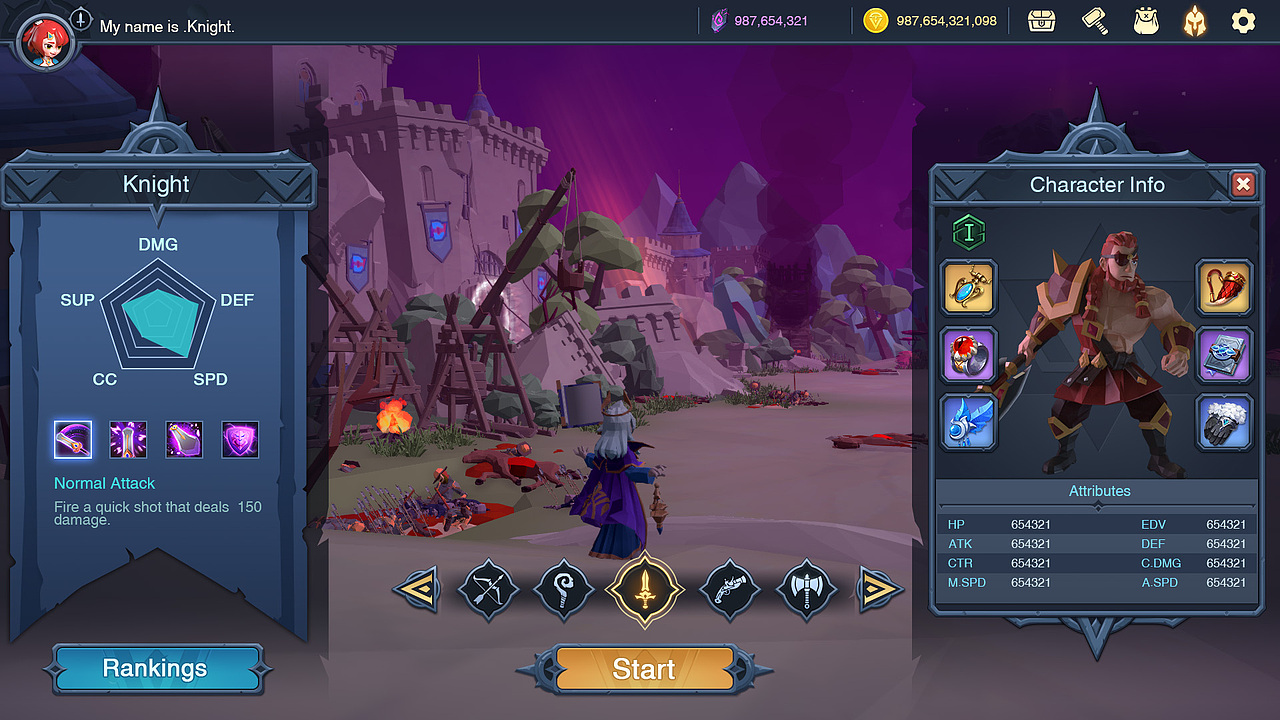Open the treasure chest icon
The image size is (1280, 720).
1042,21
